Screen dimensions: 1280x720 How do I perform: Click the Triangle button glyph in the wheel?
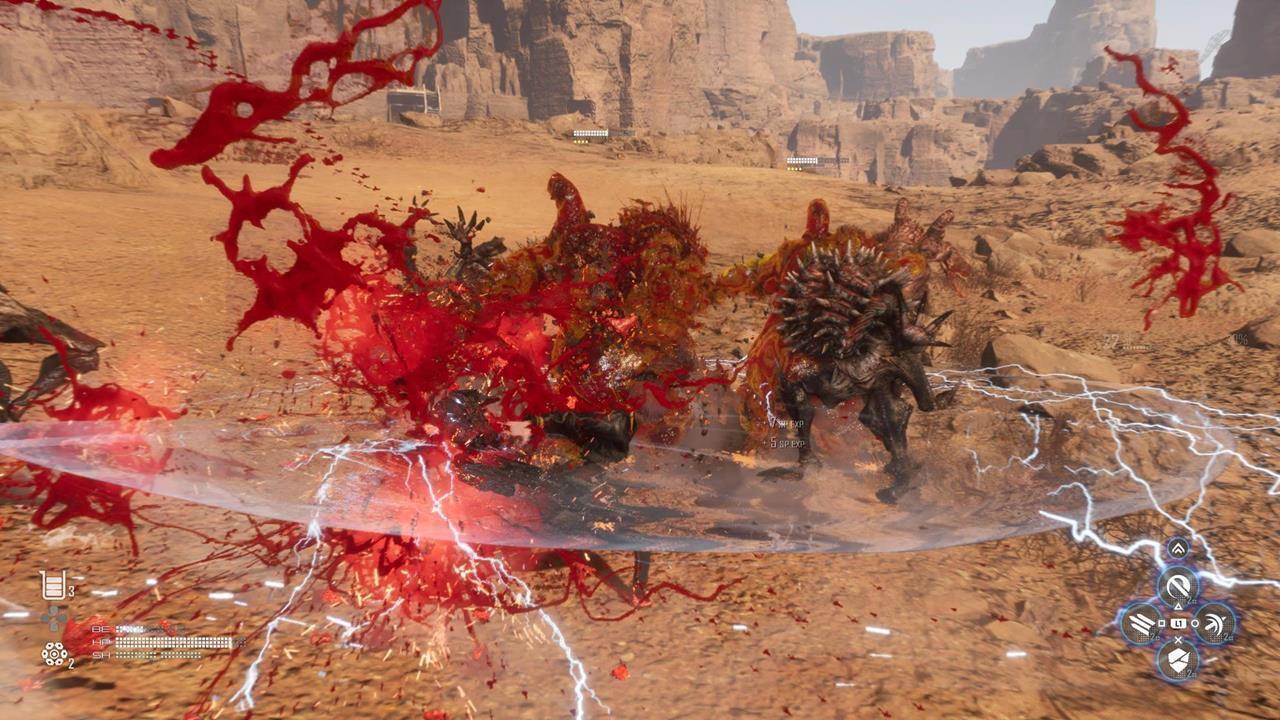click(1178, 606)
